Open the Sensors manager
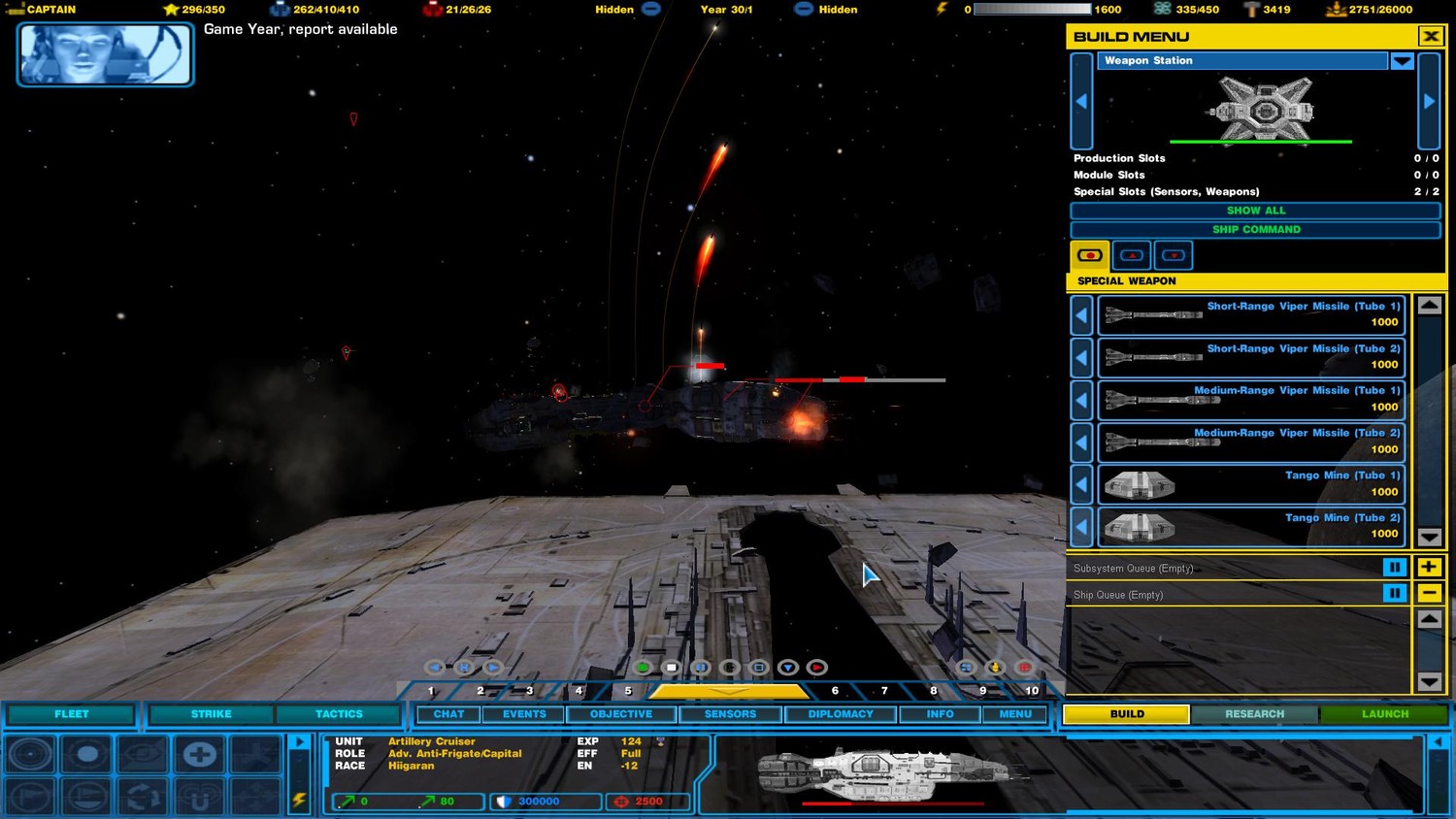The image size is (1456, 819). 730,714
